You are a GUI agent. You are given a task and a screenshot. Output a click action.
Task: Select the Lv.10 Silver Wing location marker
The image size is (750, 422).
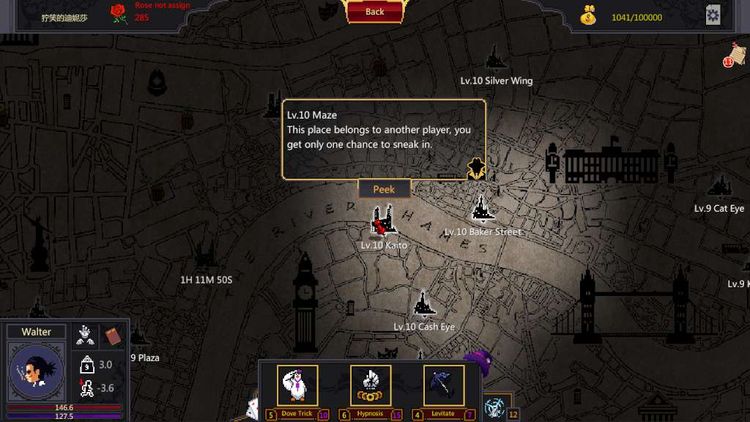(494, 61)
